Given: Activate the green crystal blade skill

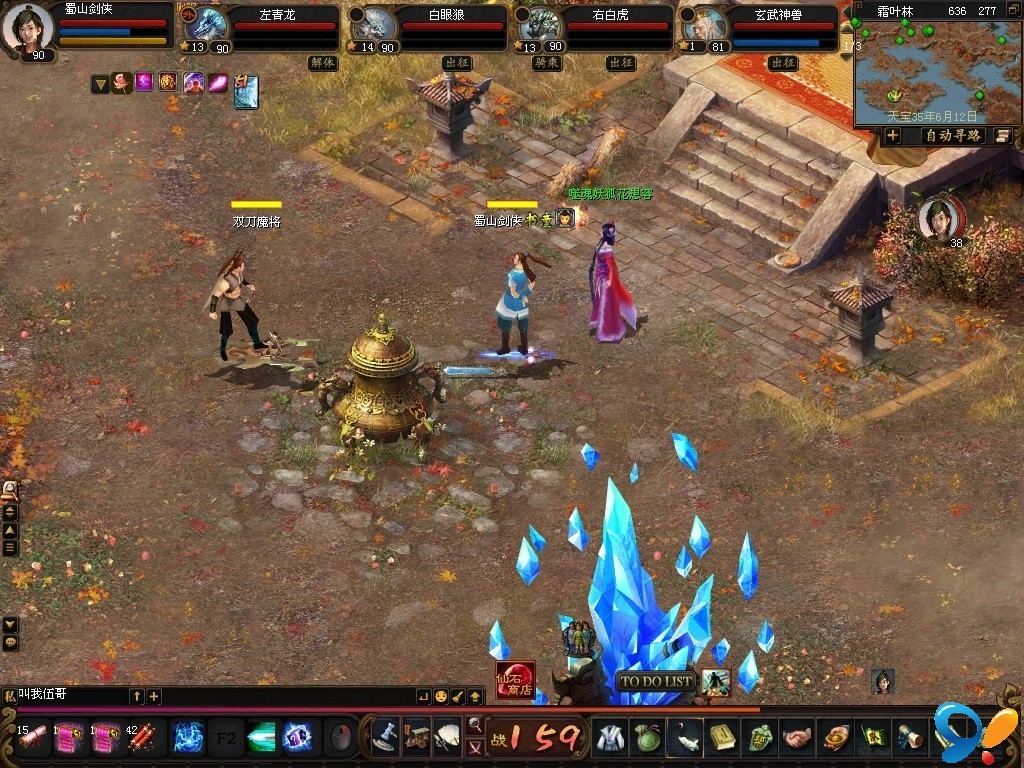Looking at the screenshot, I should pyautogui.click(x=261, y=737).
